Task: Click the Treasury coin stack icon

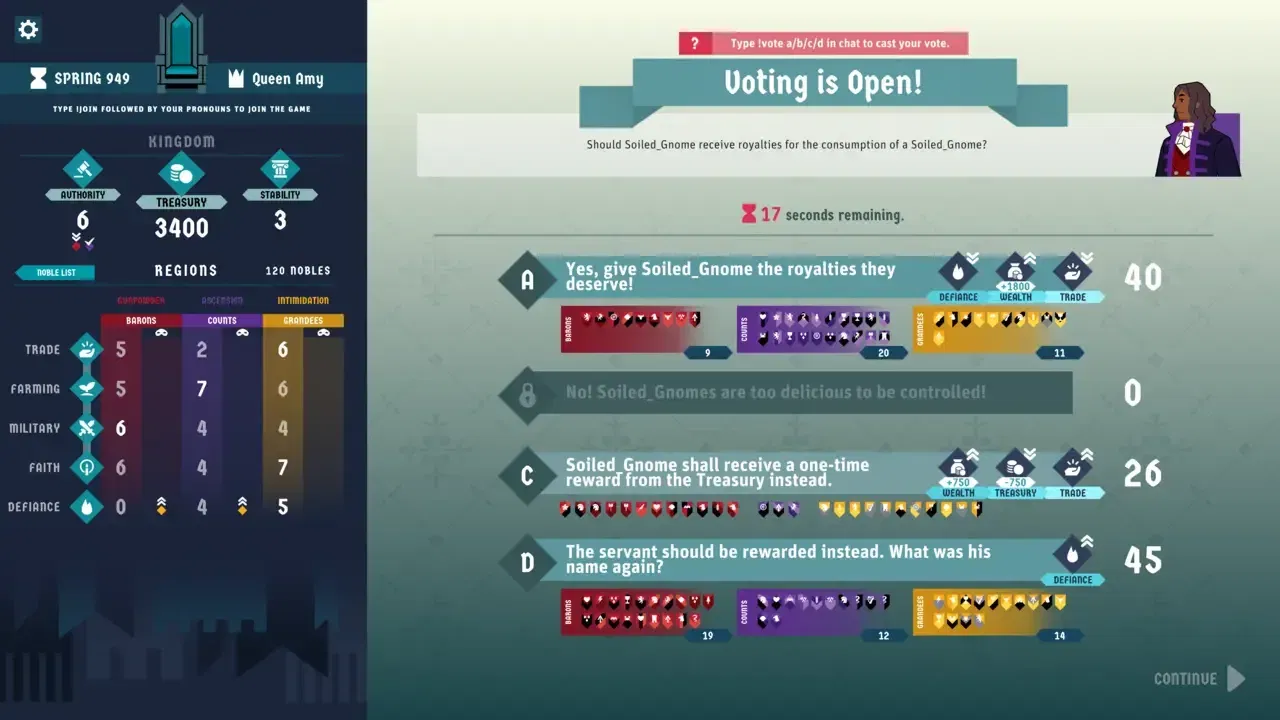Action: click(181, 172)
